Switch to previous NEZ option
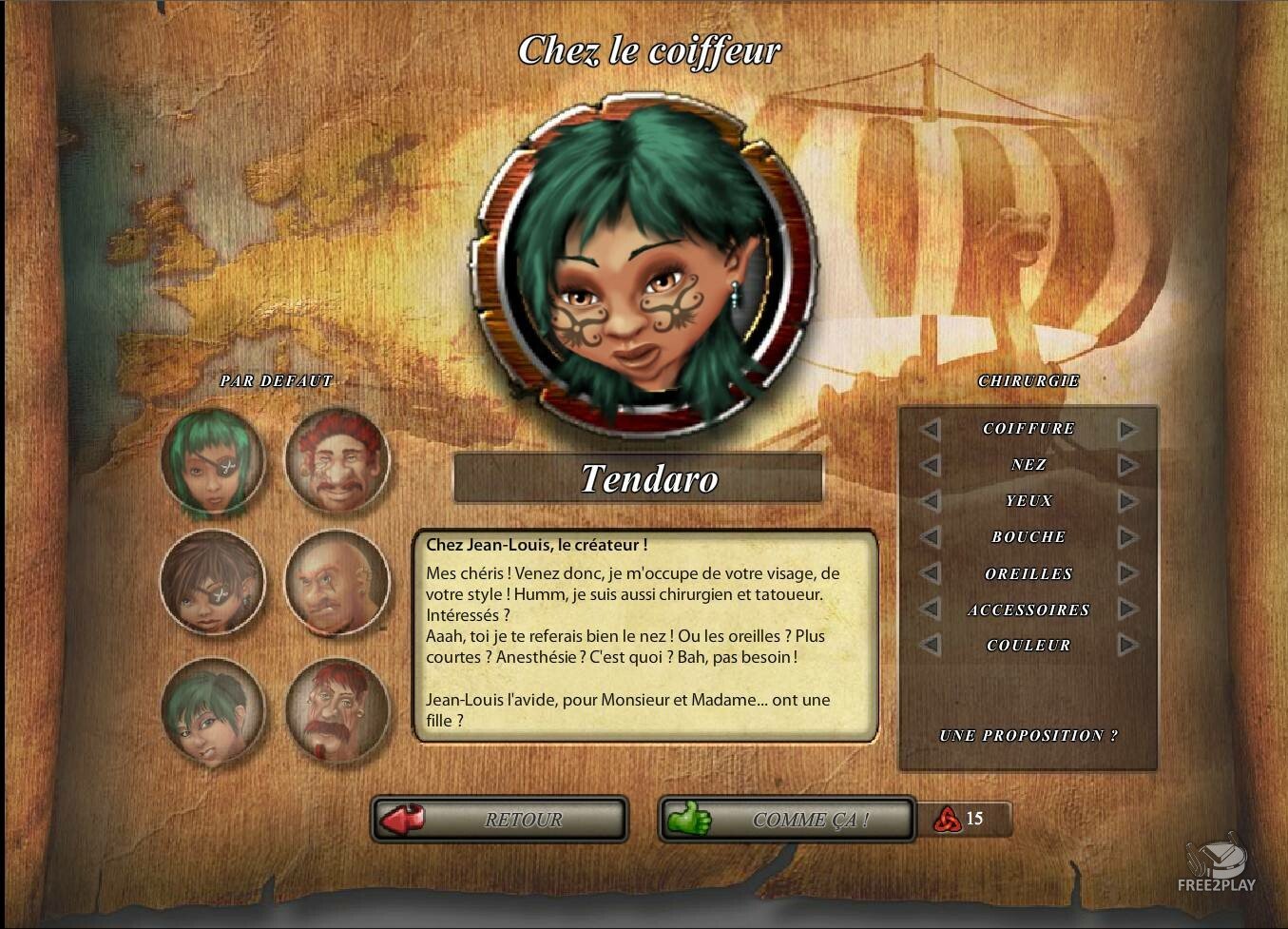Image resolution: width=1288 pixels, height=929 pixels. coord(930,465)
